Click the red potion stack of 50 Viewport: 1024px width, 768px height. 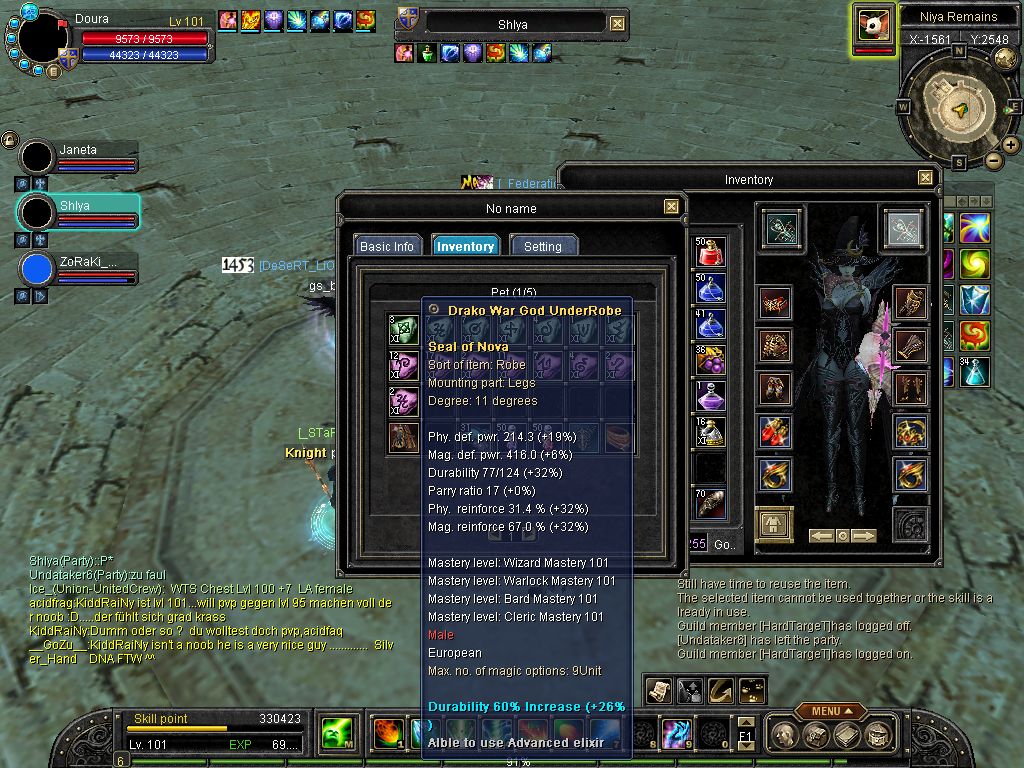tap(711, 252)
